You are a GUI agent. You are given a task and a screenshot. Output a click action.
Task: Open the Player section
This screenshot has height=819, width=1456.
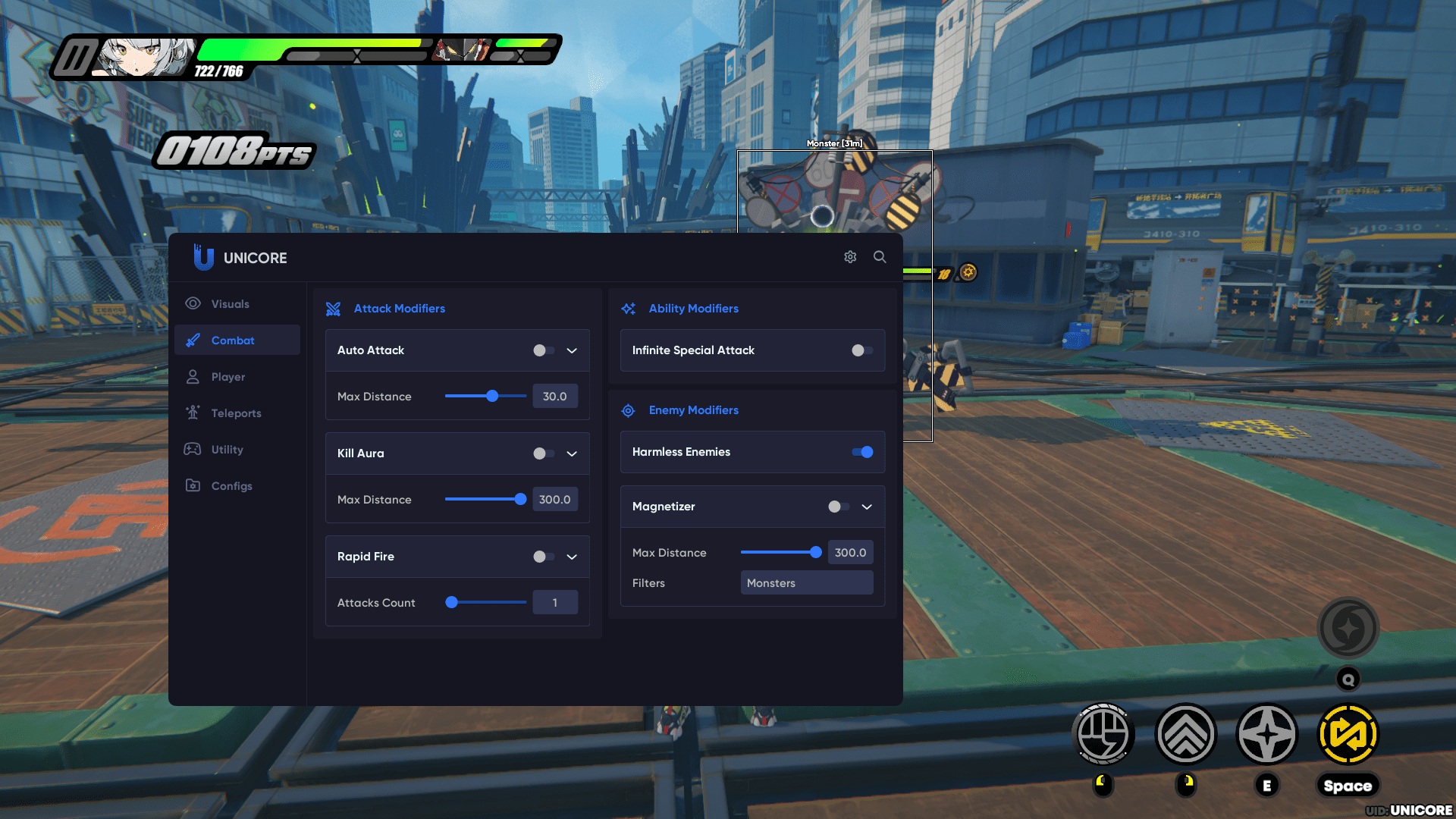tap(227, 377)
